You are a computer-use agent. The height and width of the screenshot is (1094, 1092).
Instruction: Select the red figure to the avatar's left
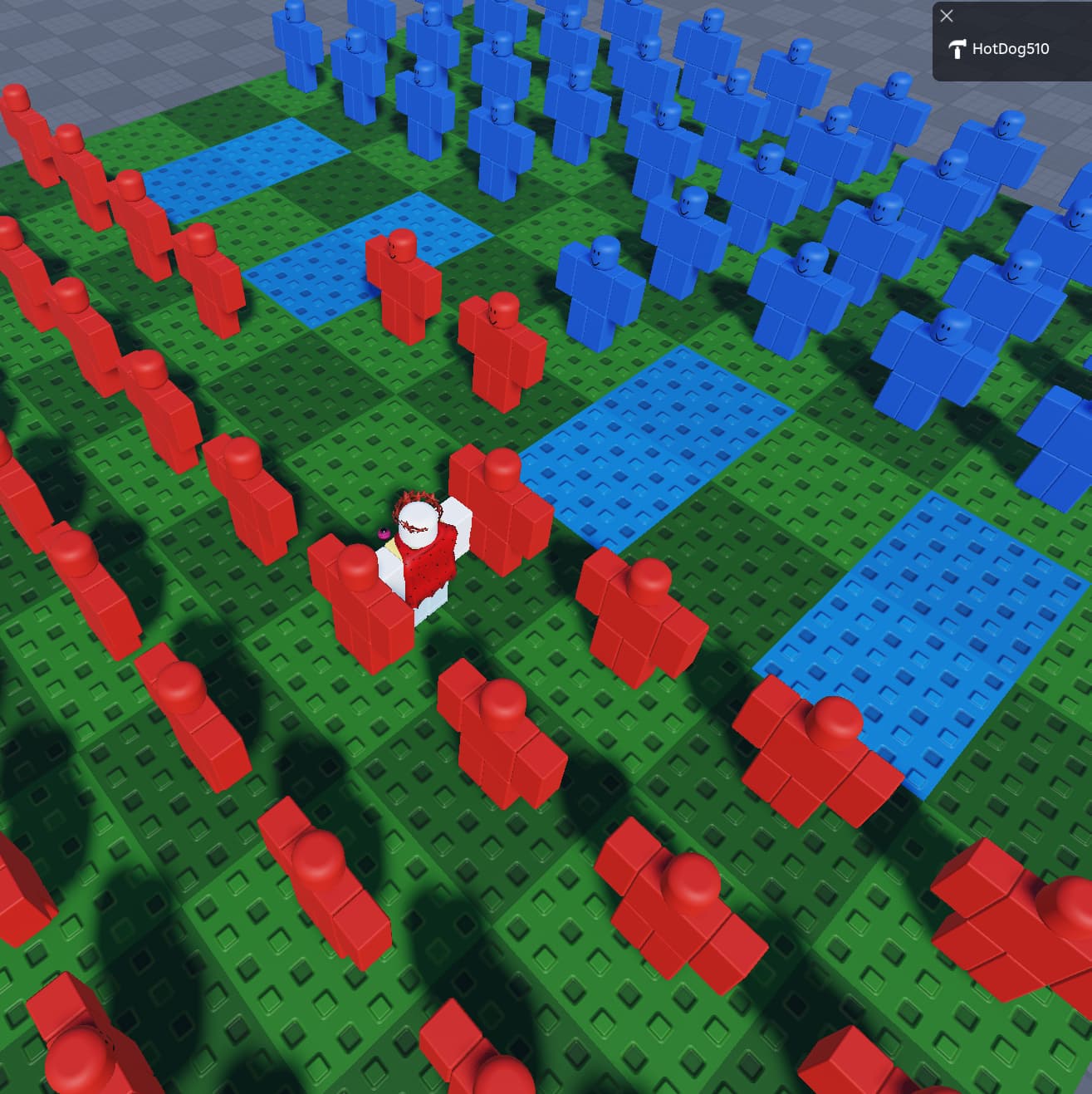click(x=357, y=598)
